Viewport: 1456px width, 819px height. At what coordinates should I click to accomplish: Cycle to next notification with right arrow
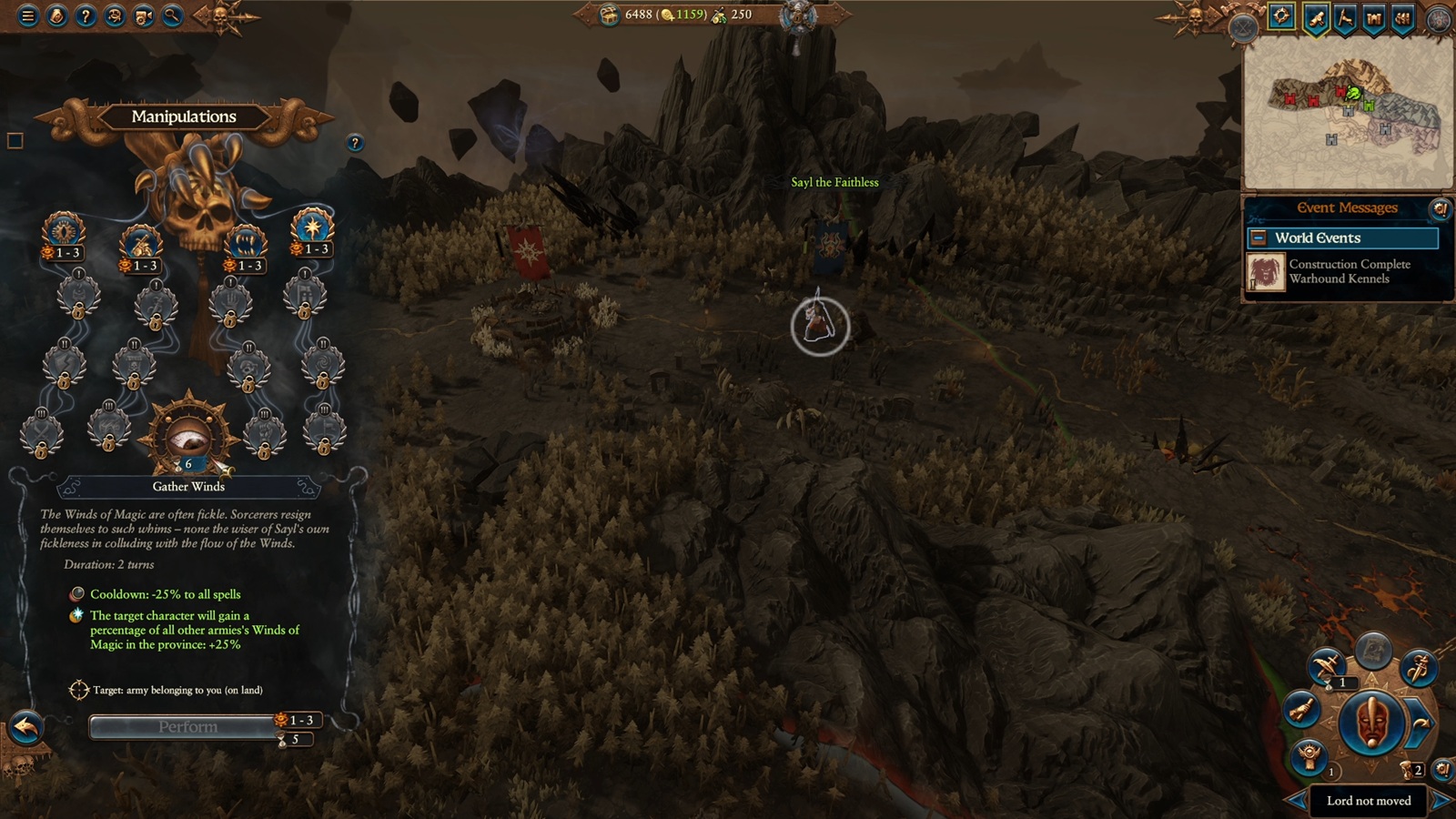tap(1441, 801)
